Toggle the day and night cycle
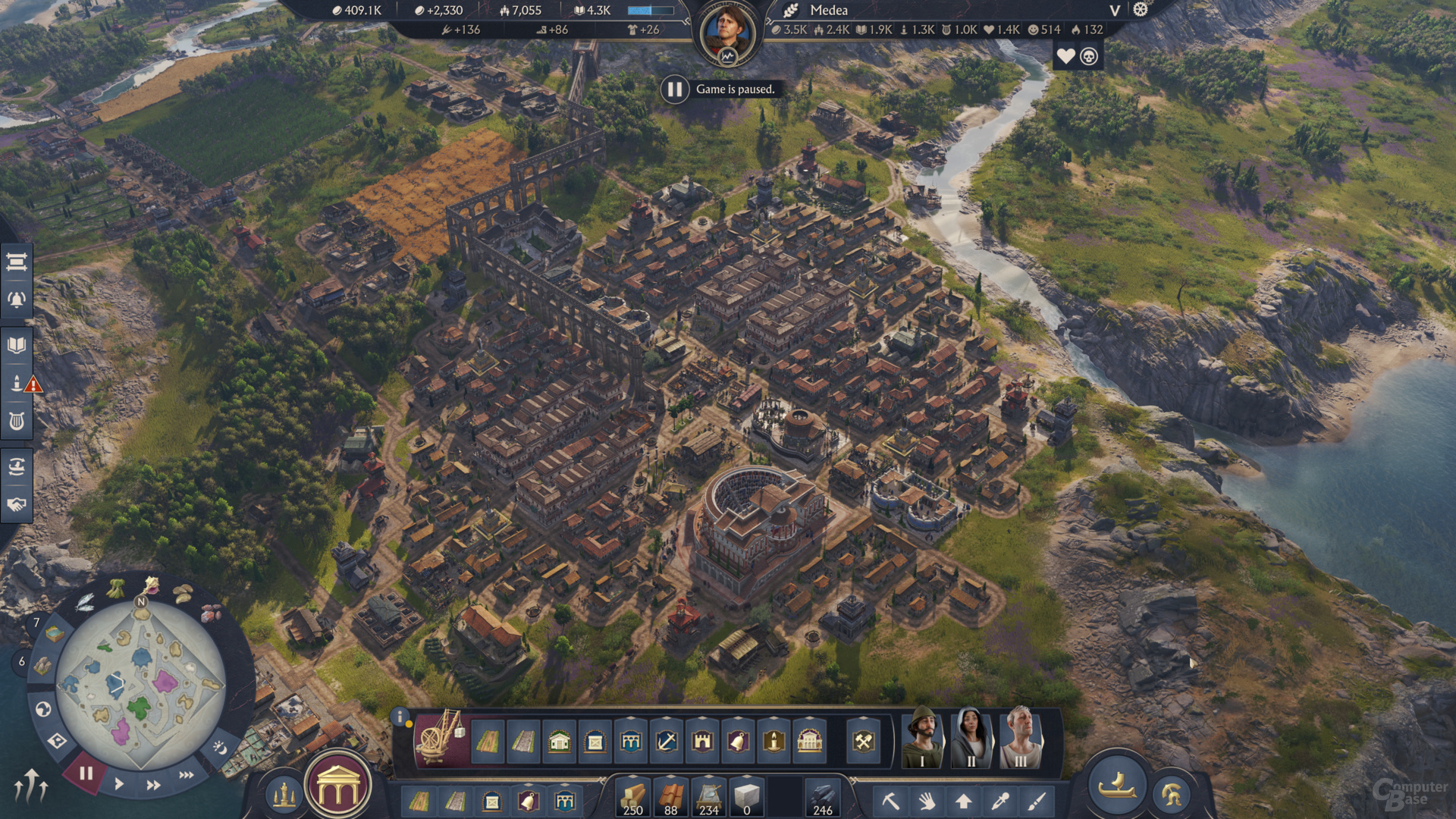The height and width of the screenshot is (819, 1456). [219, 748]
